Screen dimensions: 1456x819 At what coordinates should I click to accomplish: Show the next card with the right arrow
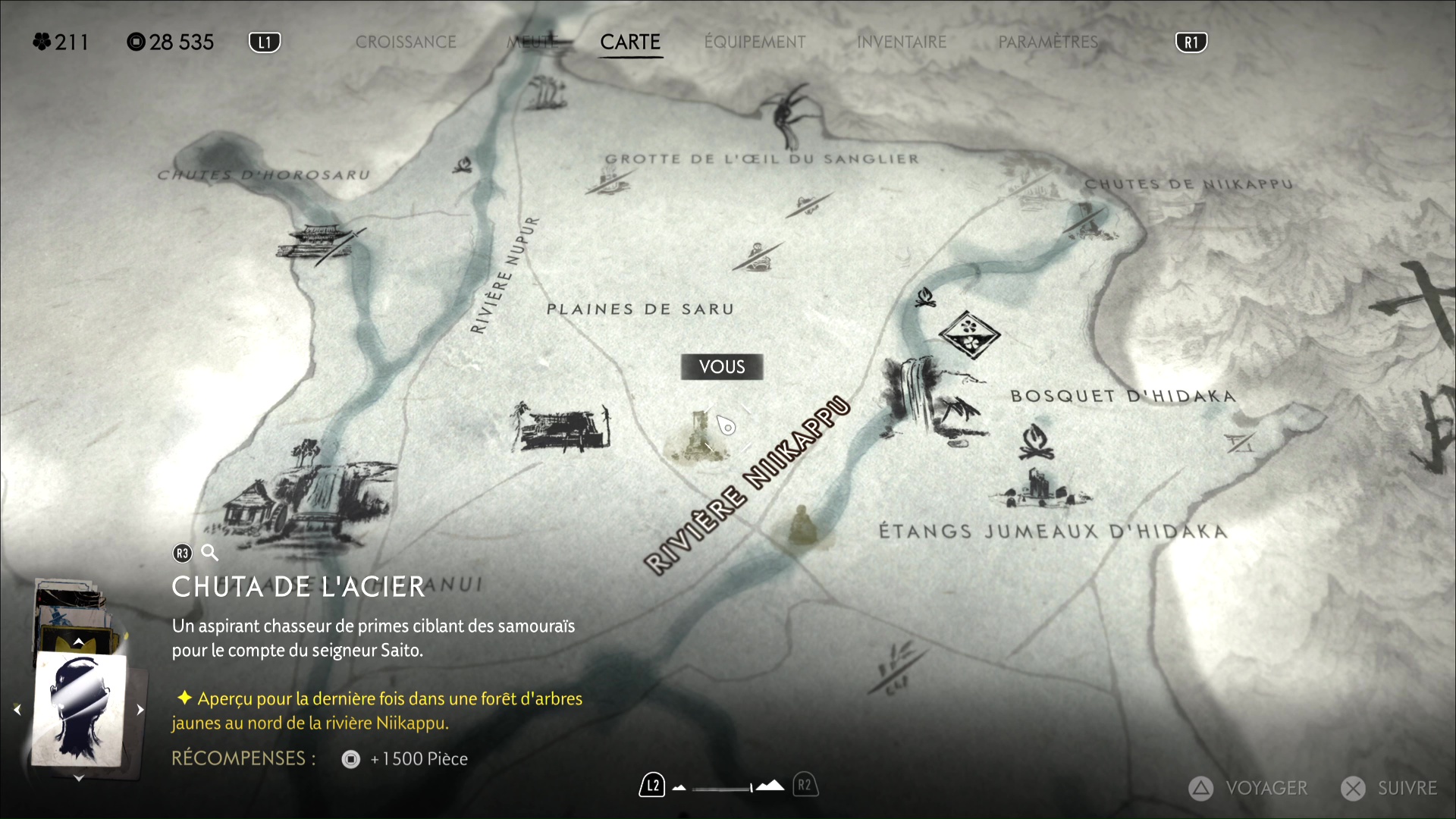coord(140,710)
